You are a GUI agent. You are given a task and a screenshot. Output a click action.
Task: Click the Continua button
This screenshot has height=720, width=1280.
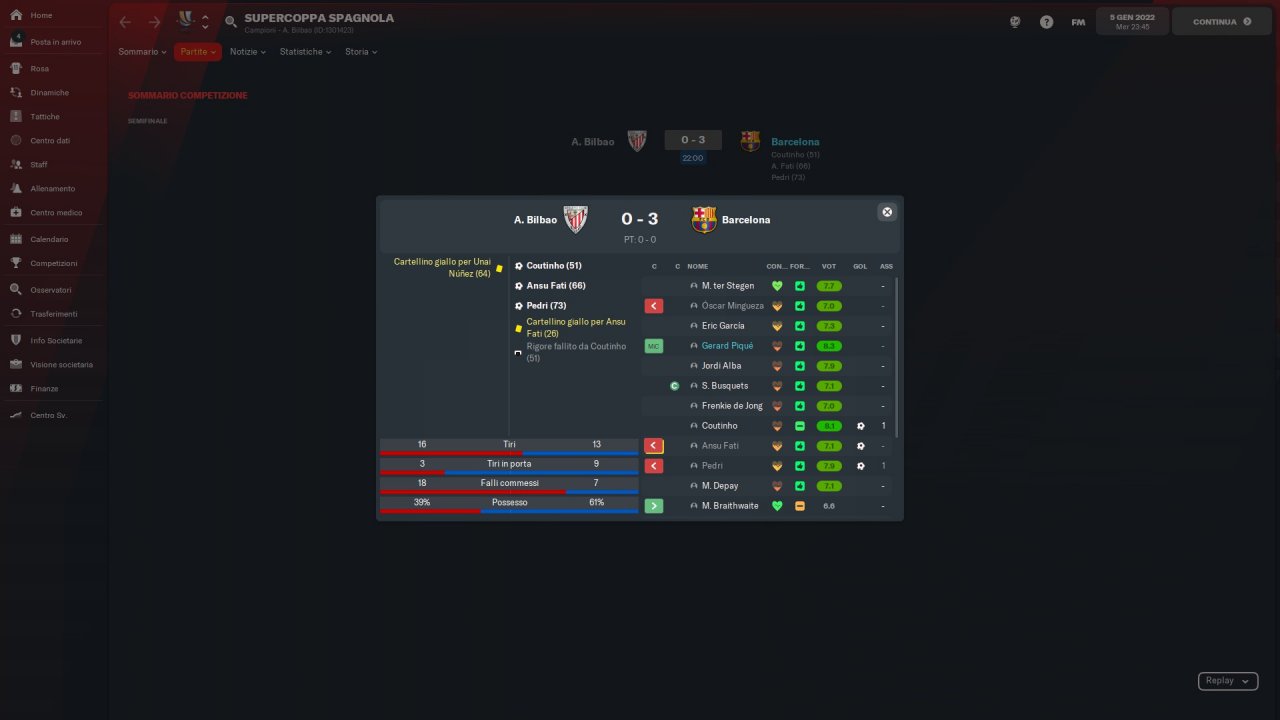[1221, 21]
